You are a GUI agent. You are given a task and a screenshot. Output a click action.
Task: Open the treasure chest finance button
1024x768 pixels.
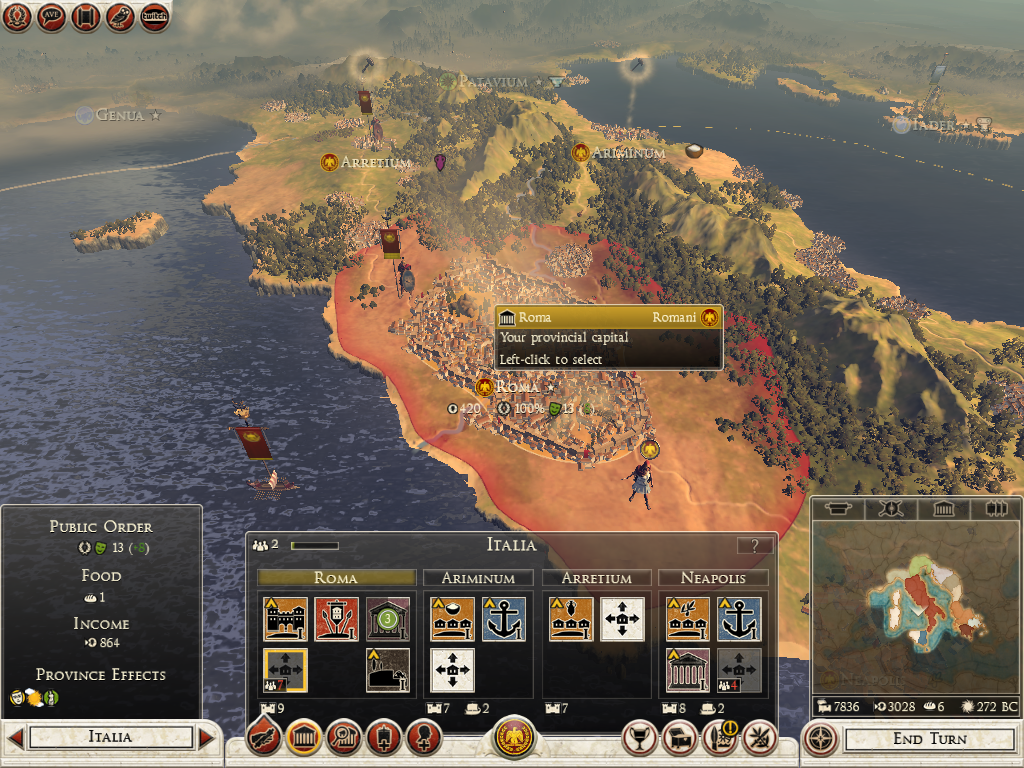[x=682, y=739]
